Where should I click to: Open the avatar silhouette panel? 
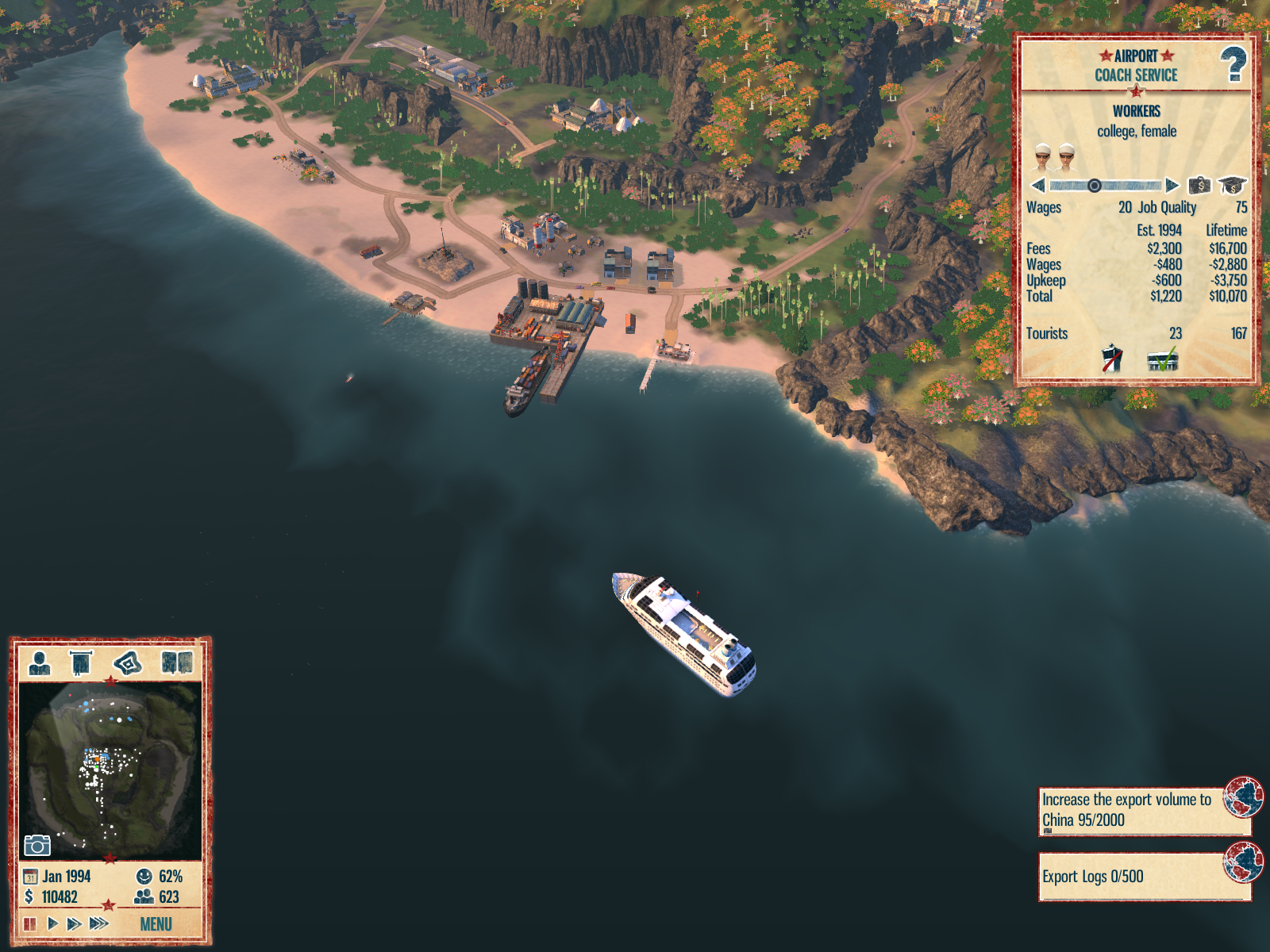[39, 662]
